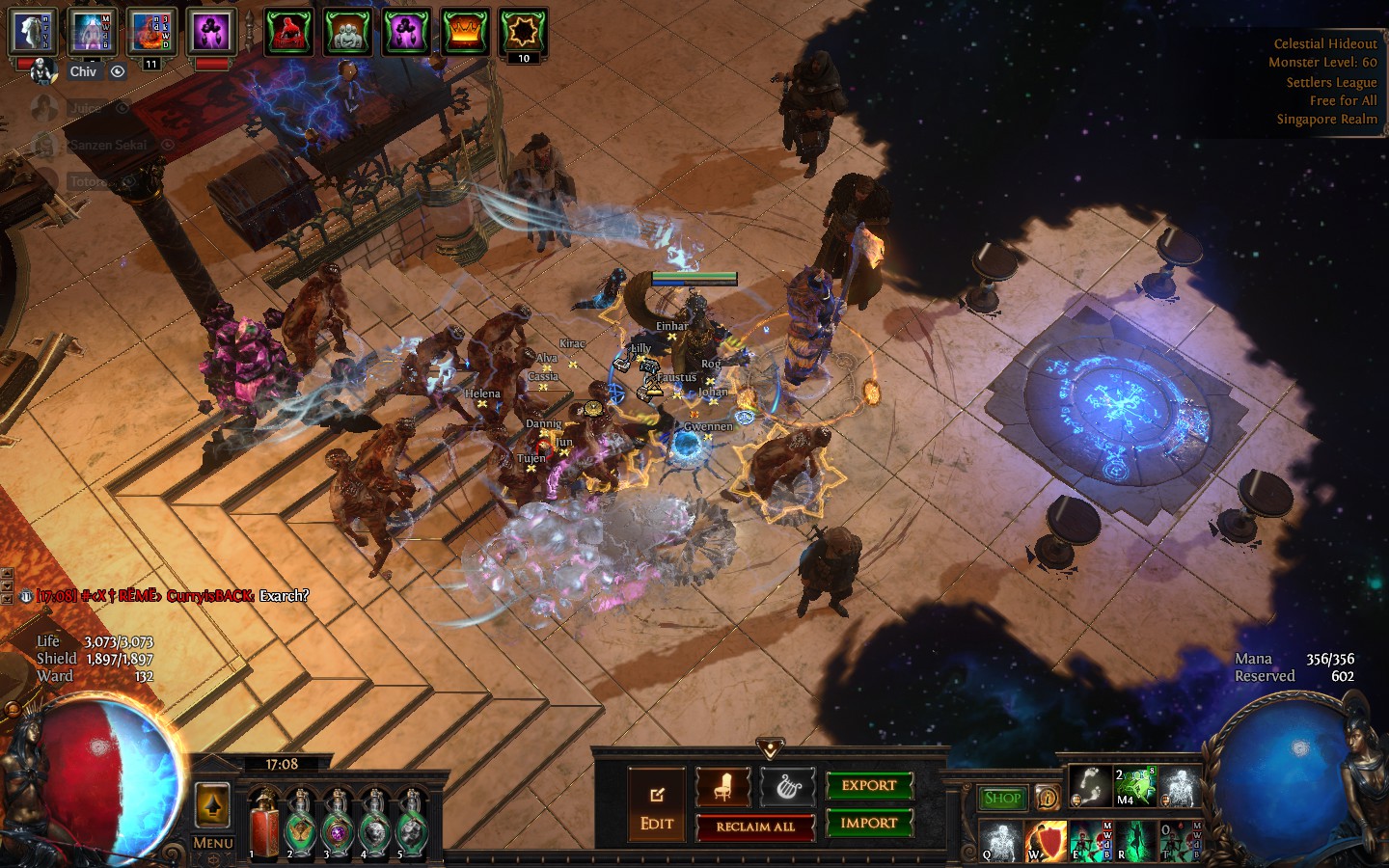The width and height of the screenshot is (1389, 868).
Task: Click the red crouching figure buff icon
Action: click(x=288, y=33)
